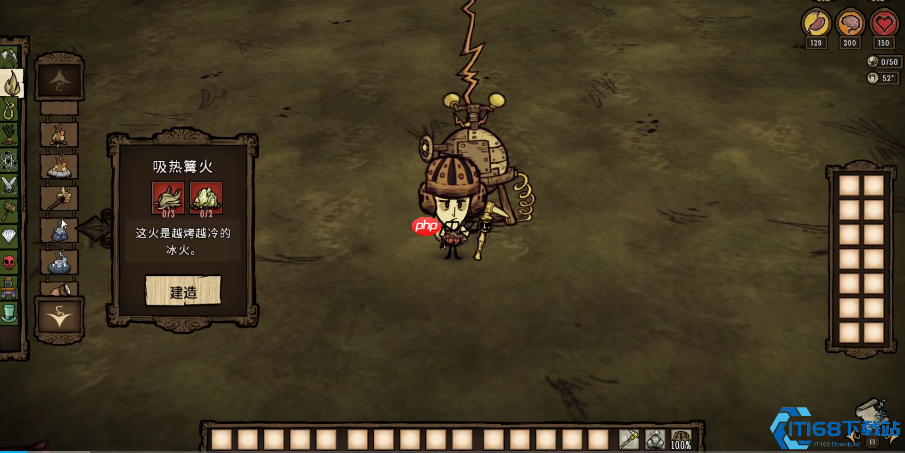Select the highlighted endothermic fire recipe

click(x=59, y=231)
